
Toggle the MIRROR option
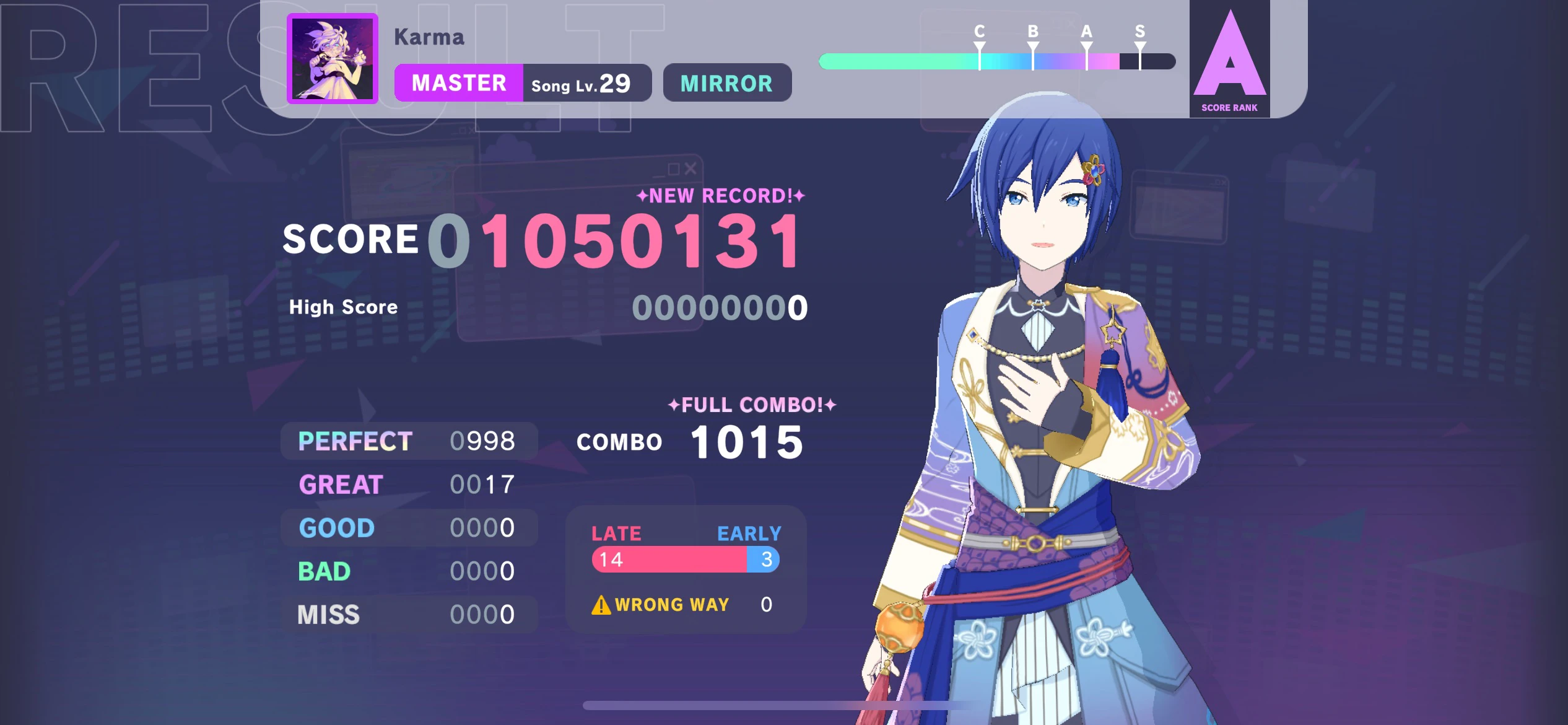point(726,83)
